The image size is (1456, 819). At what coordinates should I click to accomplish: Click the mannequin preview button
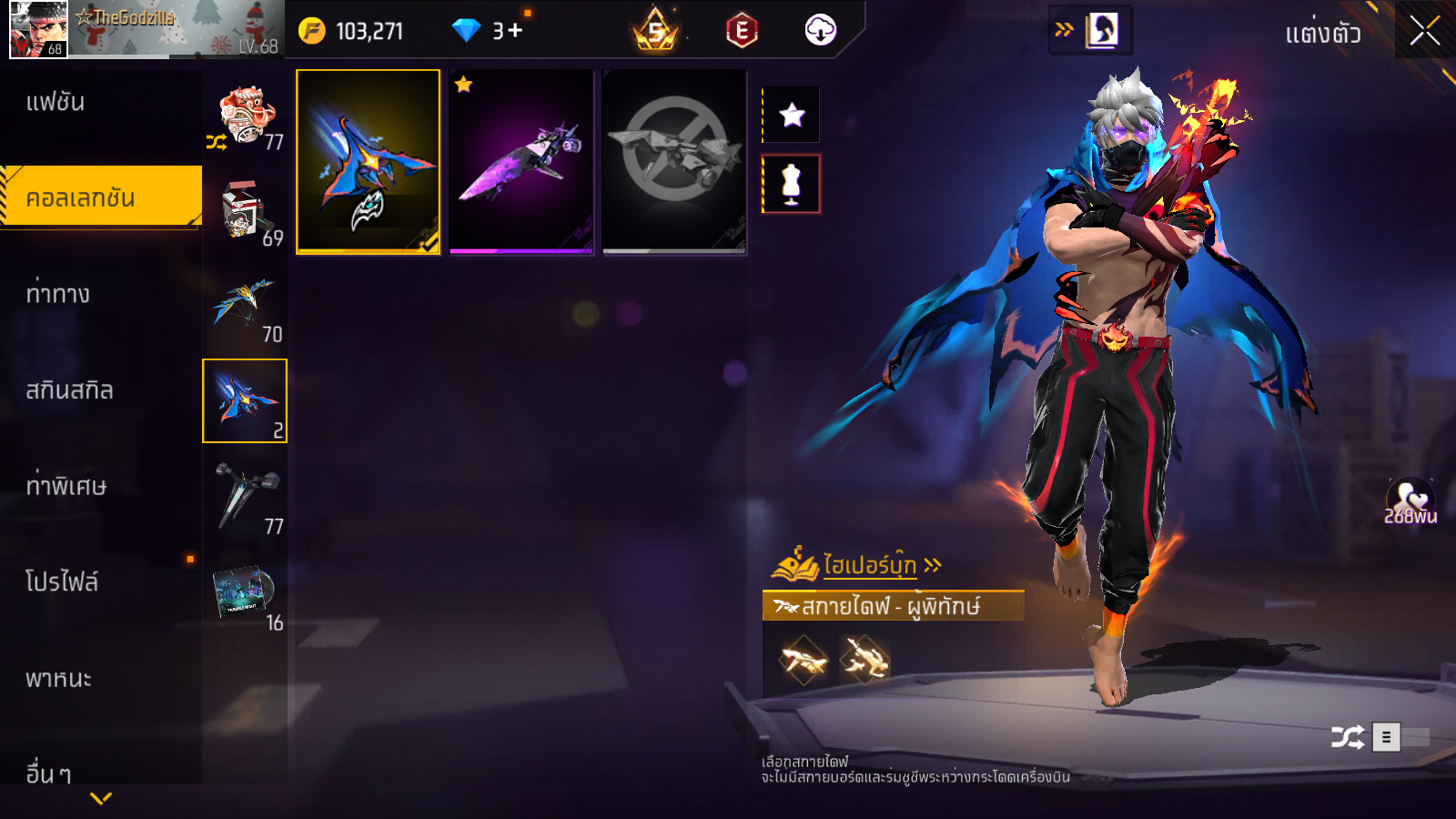pyautogui.click(x=792, y=184)
